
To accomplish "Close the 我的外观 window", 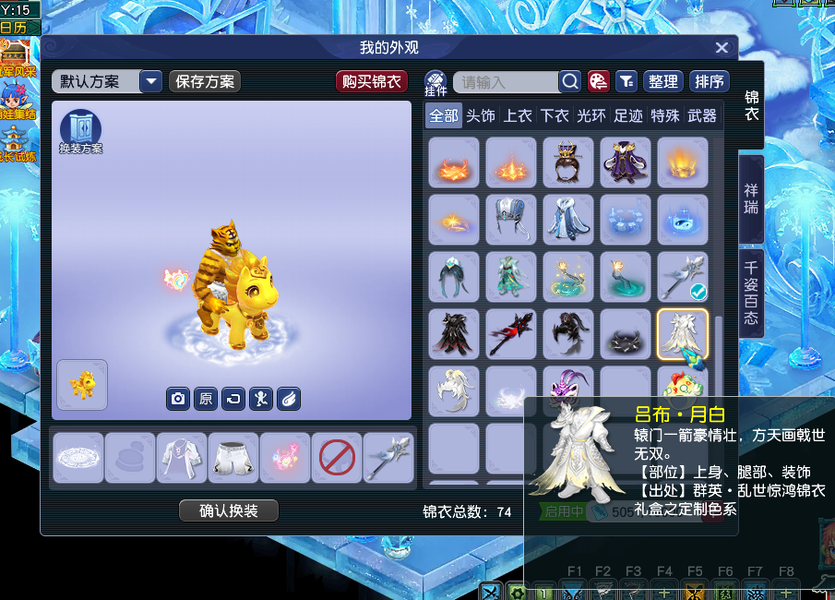I will click(x=722, y=47).
